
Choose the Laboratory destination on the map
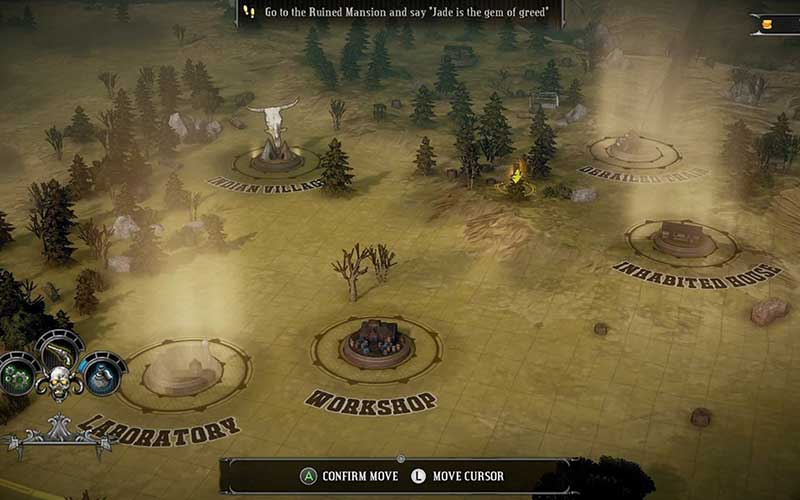(x=182, y=368)
